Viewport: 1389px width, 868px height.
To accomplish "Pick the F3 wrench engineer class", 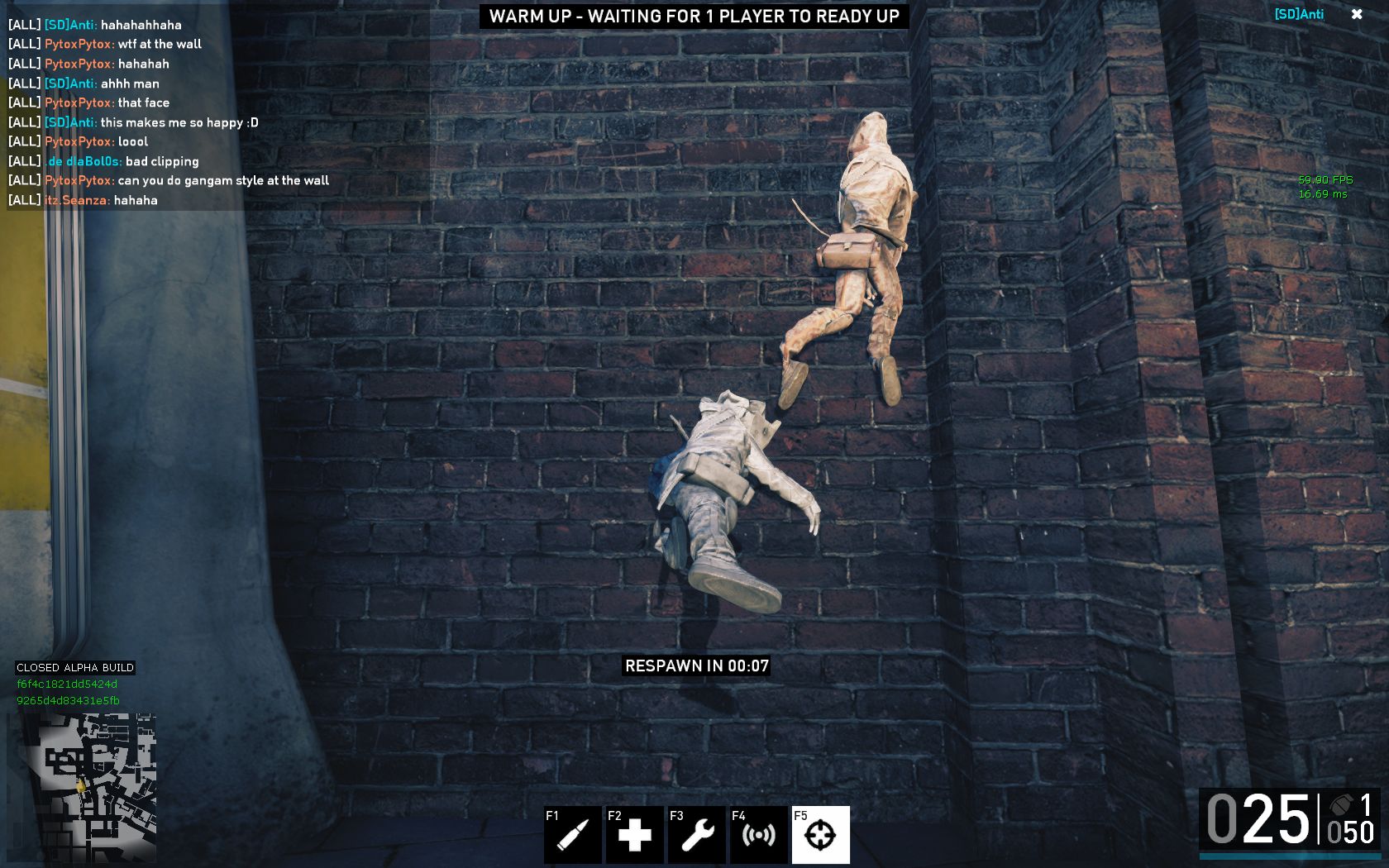I will [696, 835].
